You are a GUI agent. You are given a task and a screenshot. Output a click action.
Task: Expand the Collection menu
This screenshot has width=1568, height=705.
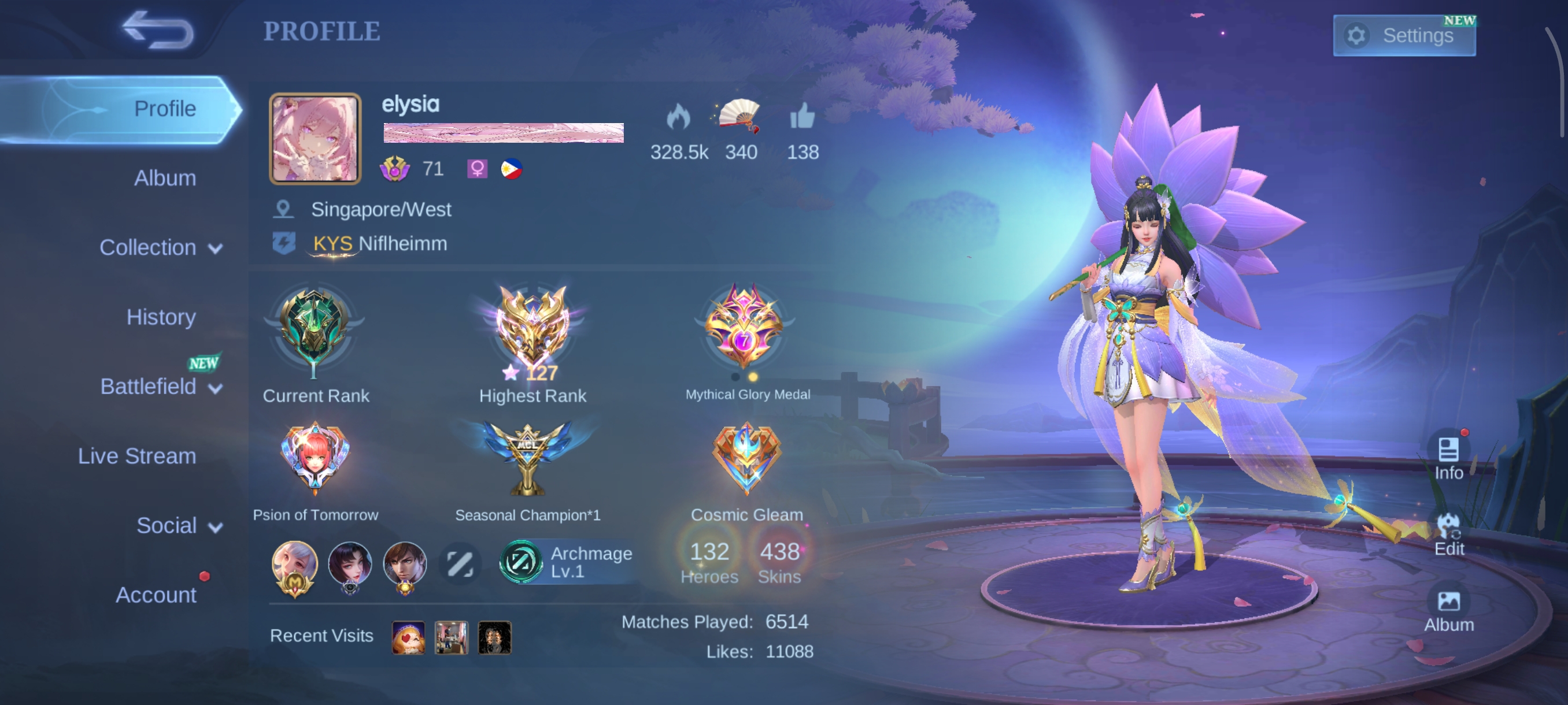click(x=161, y=247)
